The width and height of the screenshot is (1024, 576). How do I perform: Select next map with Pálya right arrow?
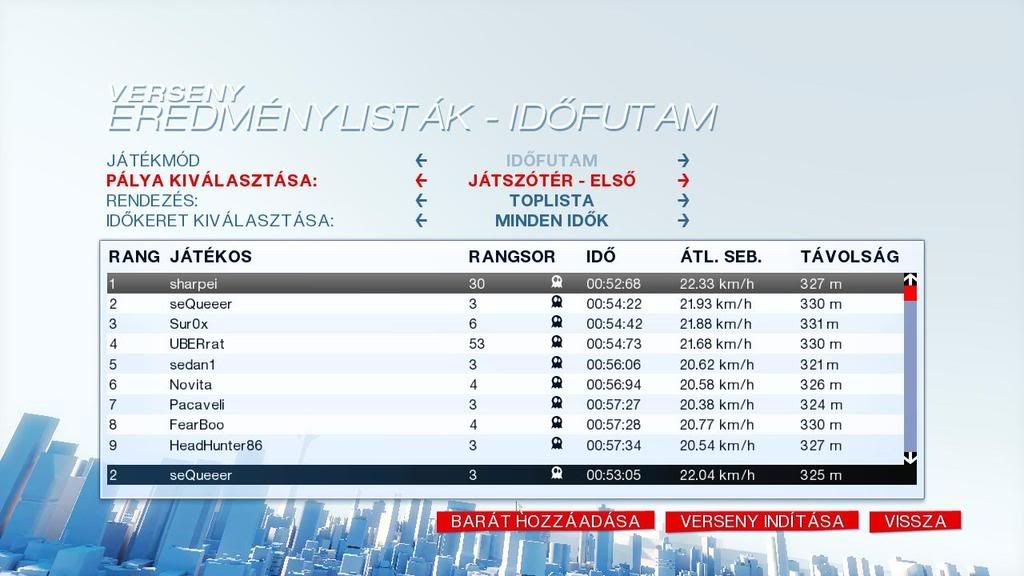pos(683,181)
